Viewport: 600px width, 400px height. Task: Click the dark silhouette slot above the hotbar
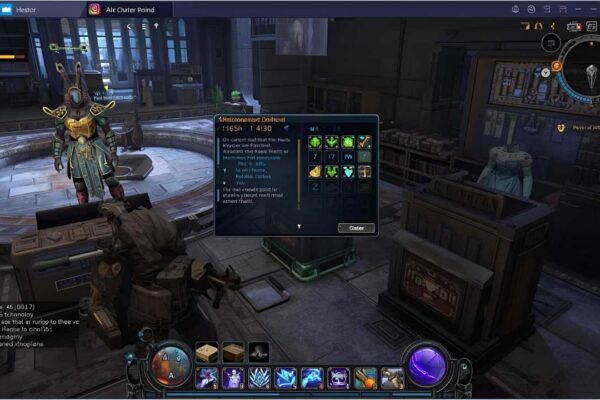click(259, 352)
